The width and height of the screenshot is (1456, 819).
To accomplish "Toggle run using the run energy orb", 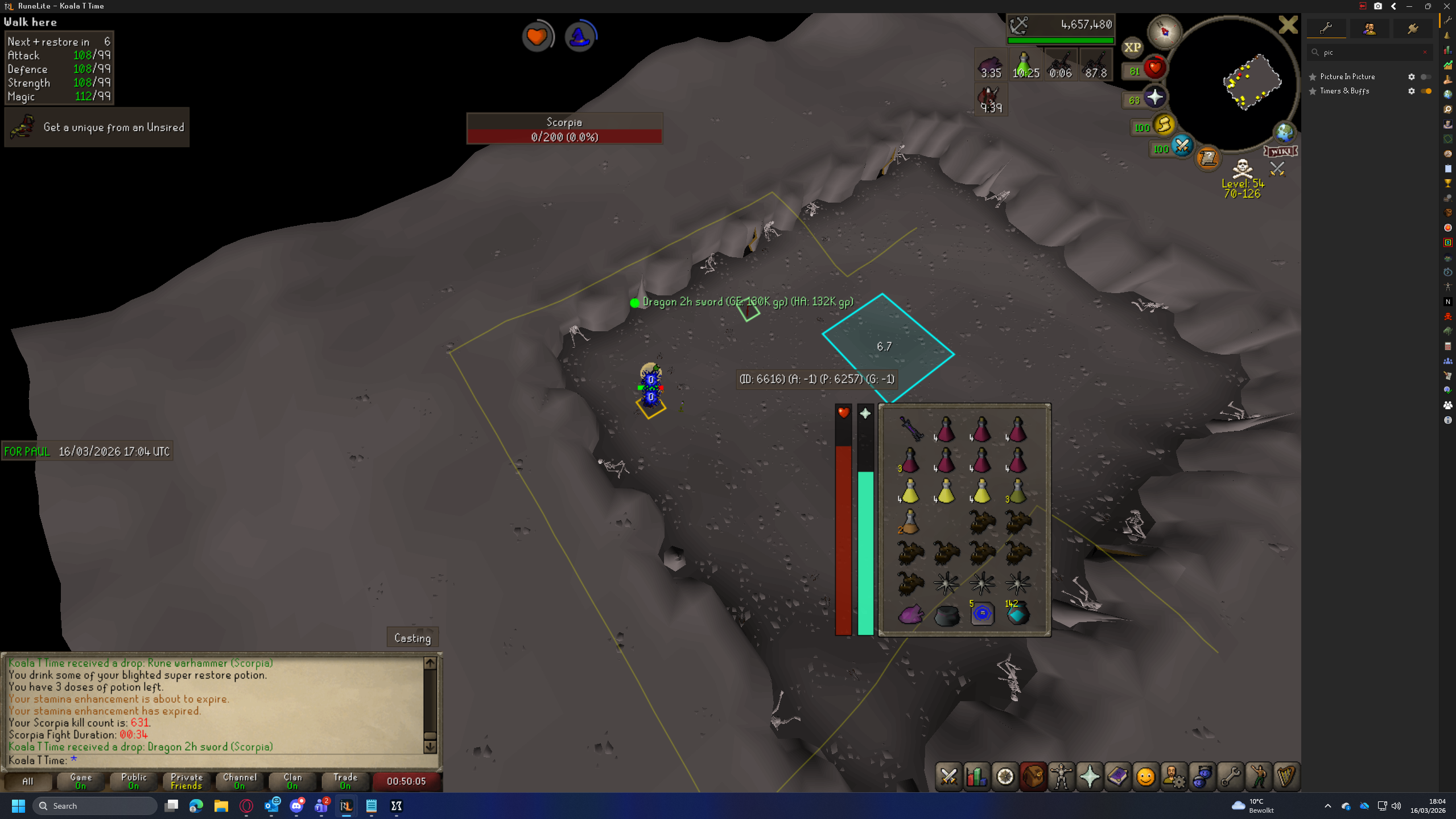I will click(1164, 125).
